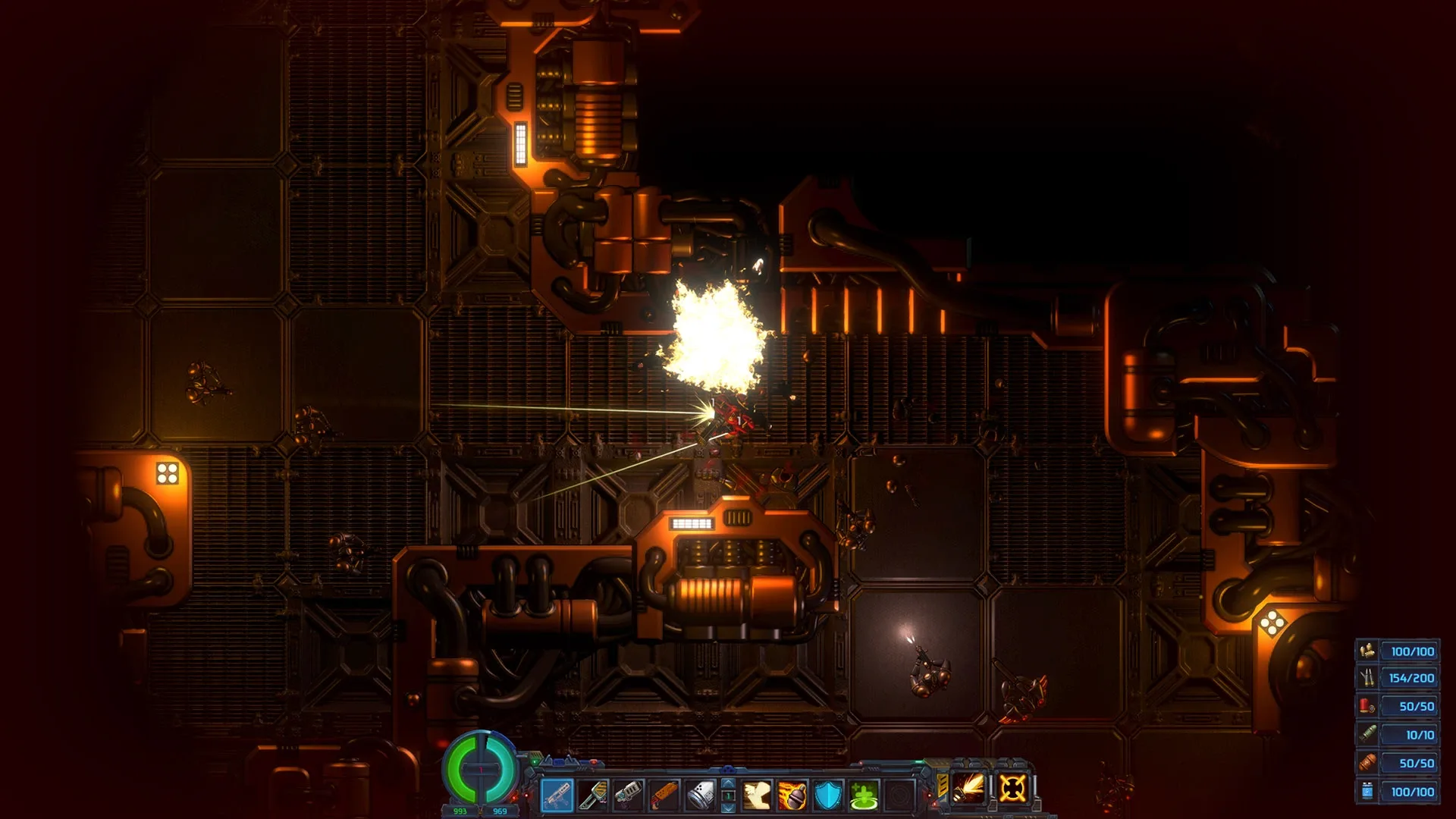Select the white canister weapon slot
Image resolution: width=1456 pixels, height=819 pixels.
pos(699,795)
